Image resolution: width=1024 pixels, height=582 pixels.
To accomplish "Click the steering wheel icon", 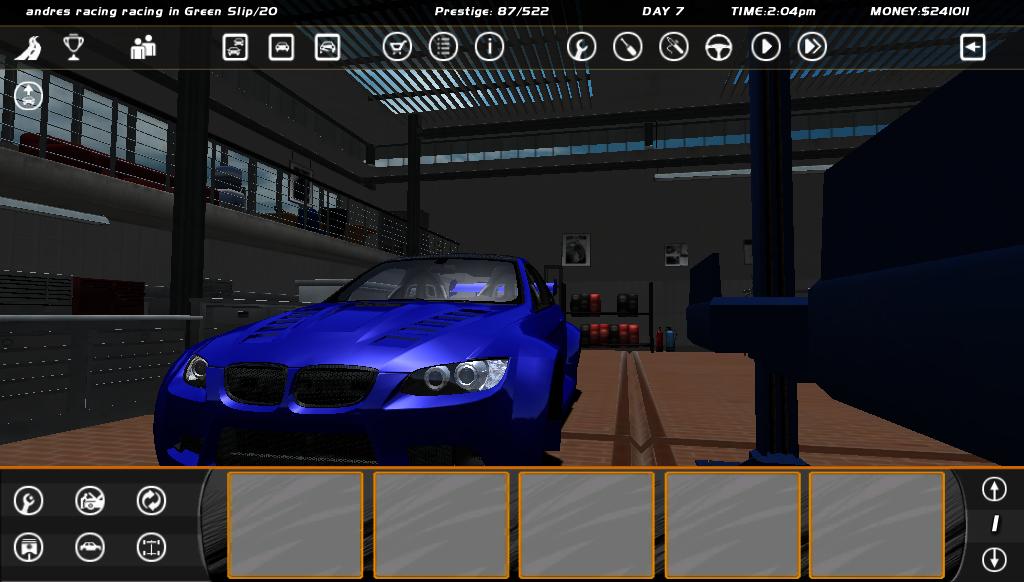I will pyautogui.click(x=719, y=47).
